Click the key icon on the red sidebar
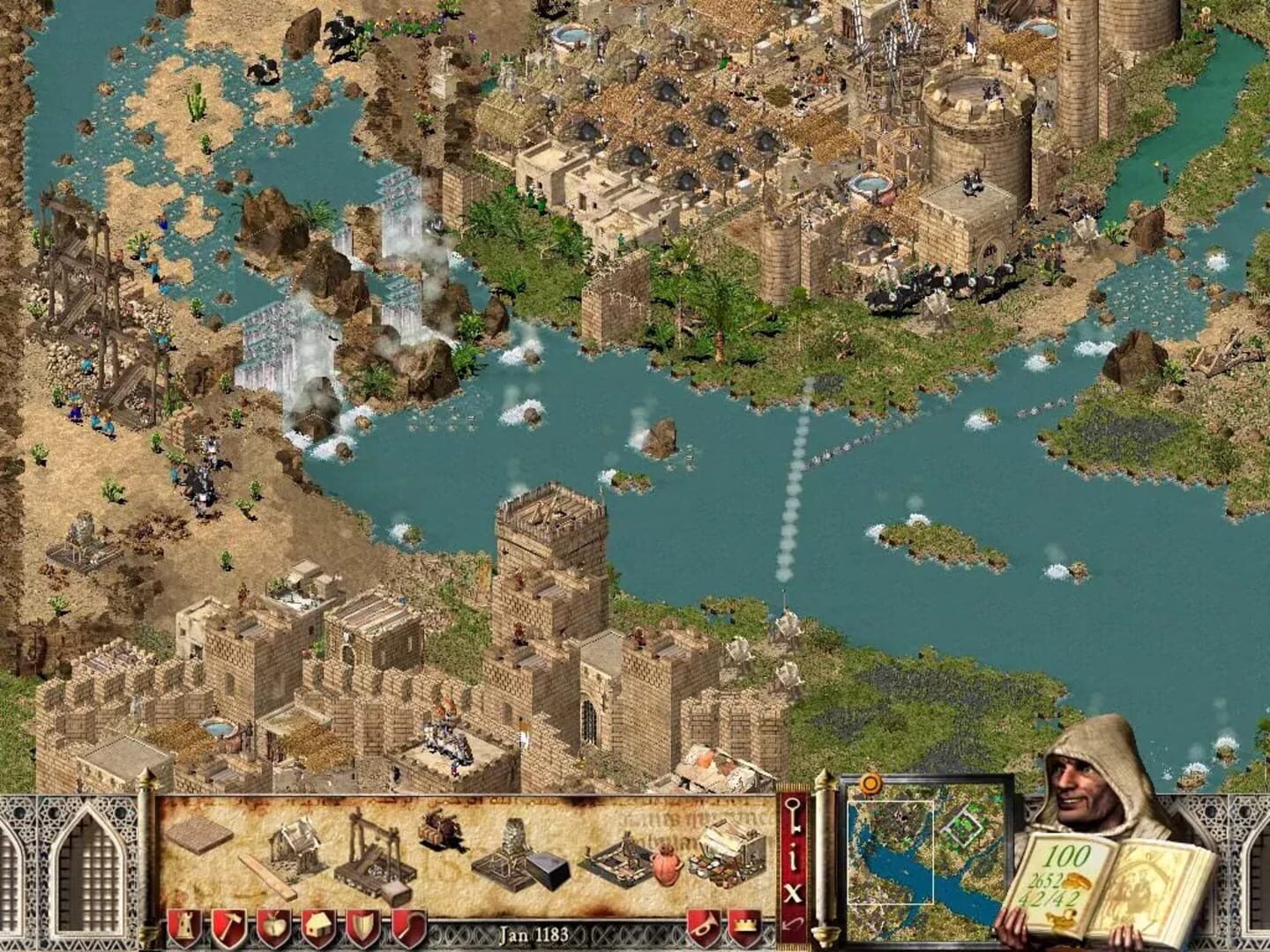This screenshot has width=1270, height=952. (793, 814)
